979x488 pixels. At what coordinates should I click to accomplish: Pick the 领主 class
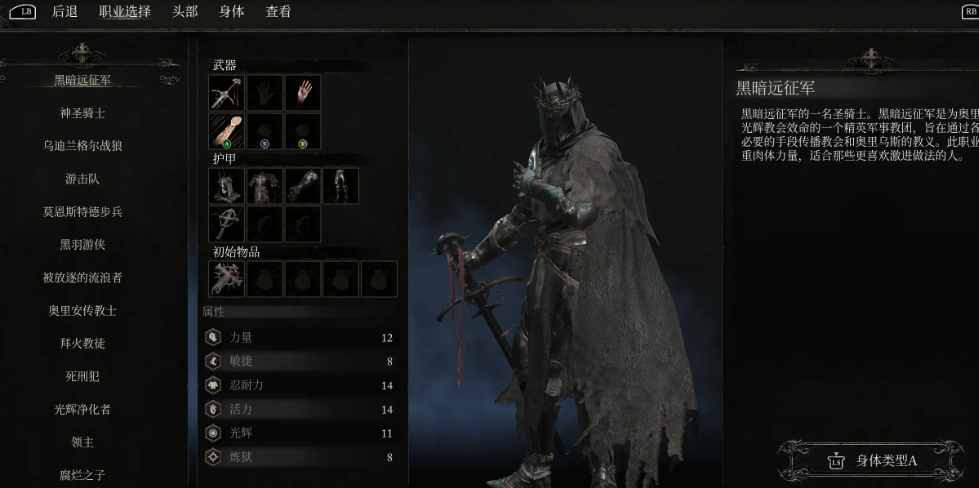tap(83, 442)
